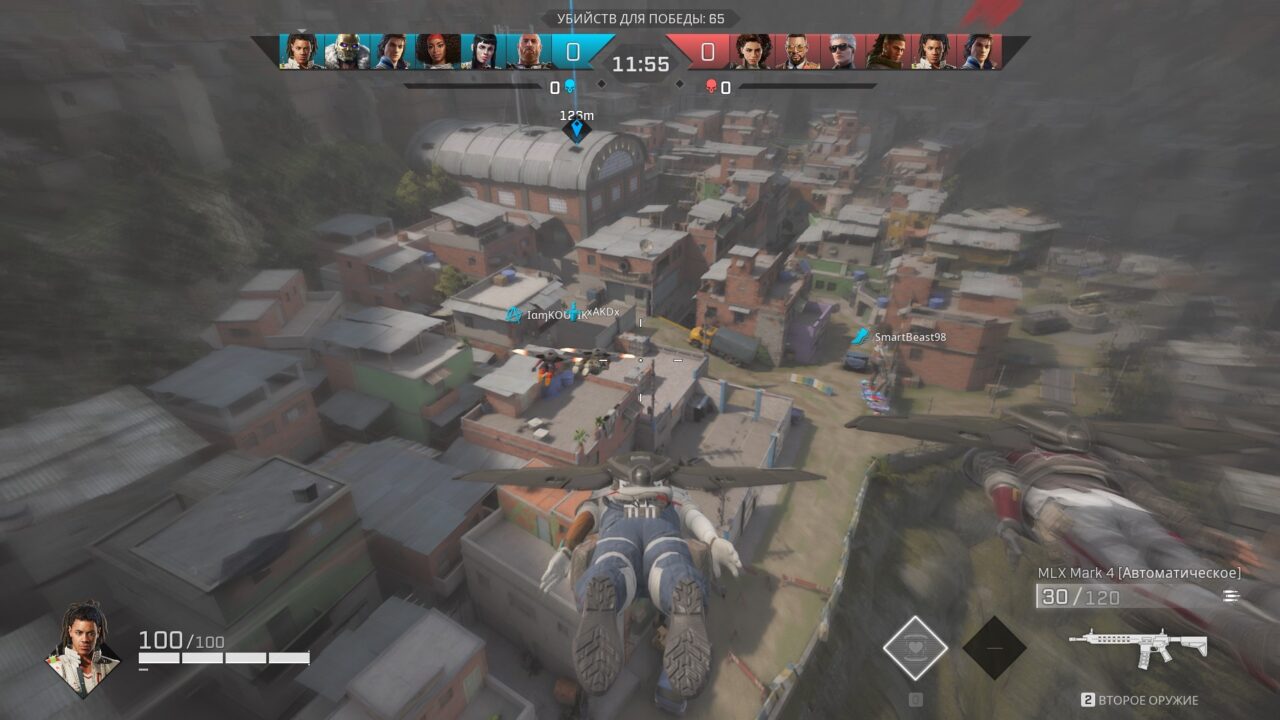Click the empty dark diamond gadget slot
The image size is (1280, 720).
pyautogui.click(x=994, y=648)
